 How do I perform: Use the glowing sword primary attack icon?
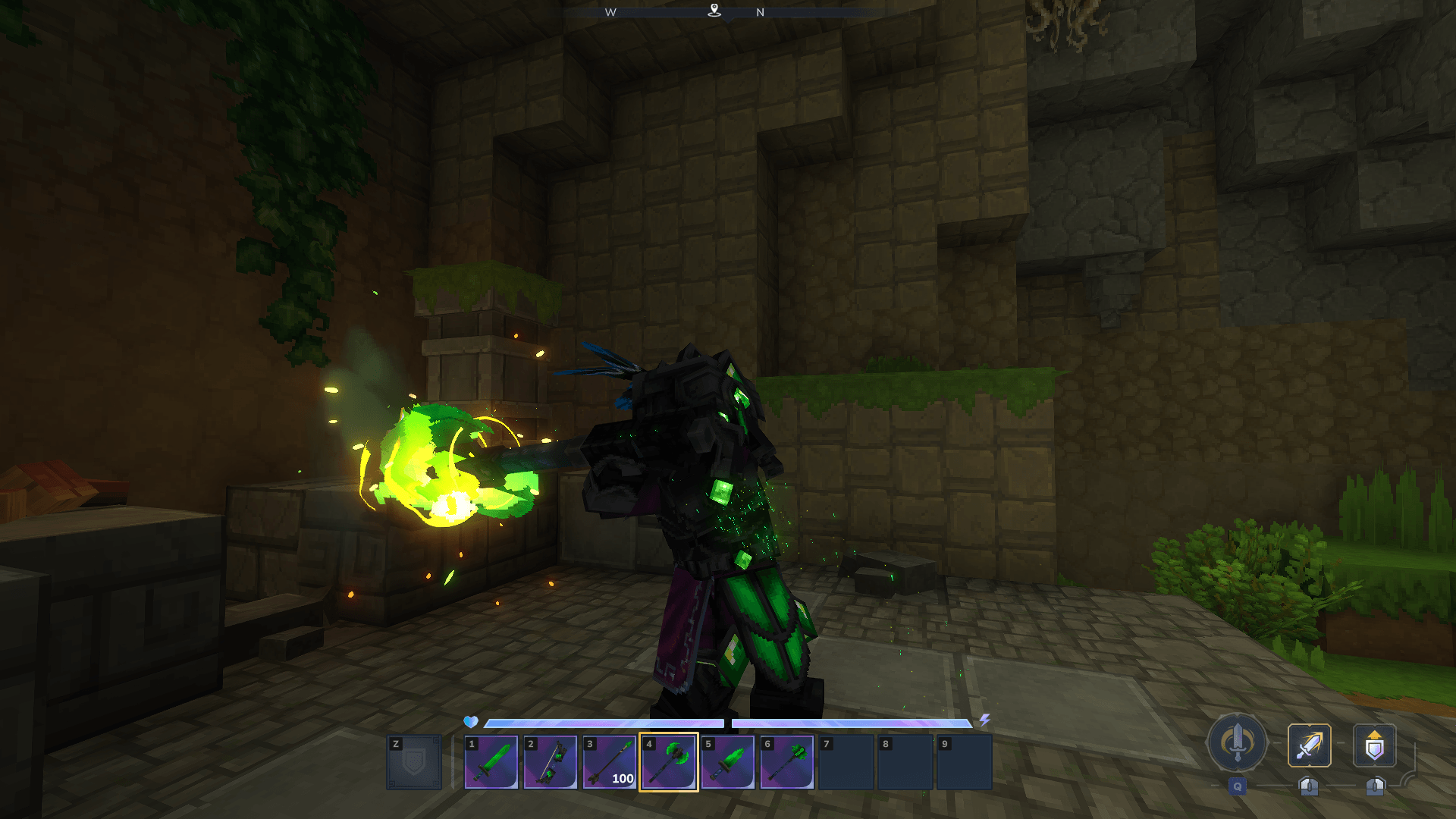(x=1310, y=745)
